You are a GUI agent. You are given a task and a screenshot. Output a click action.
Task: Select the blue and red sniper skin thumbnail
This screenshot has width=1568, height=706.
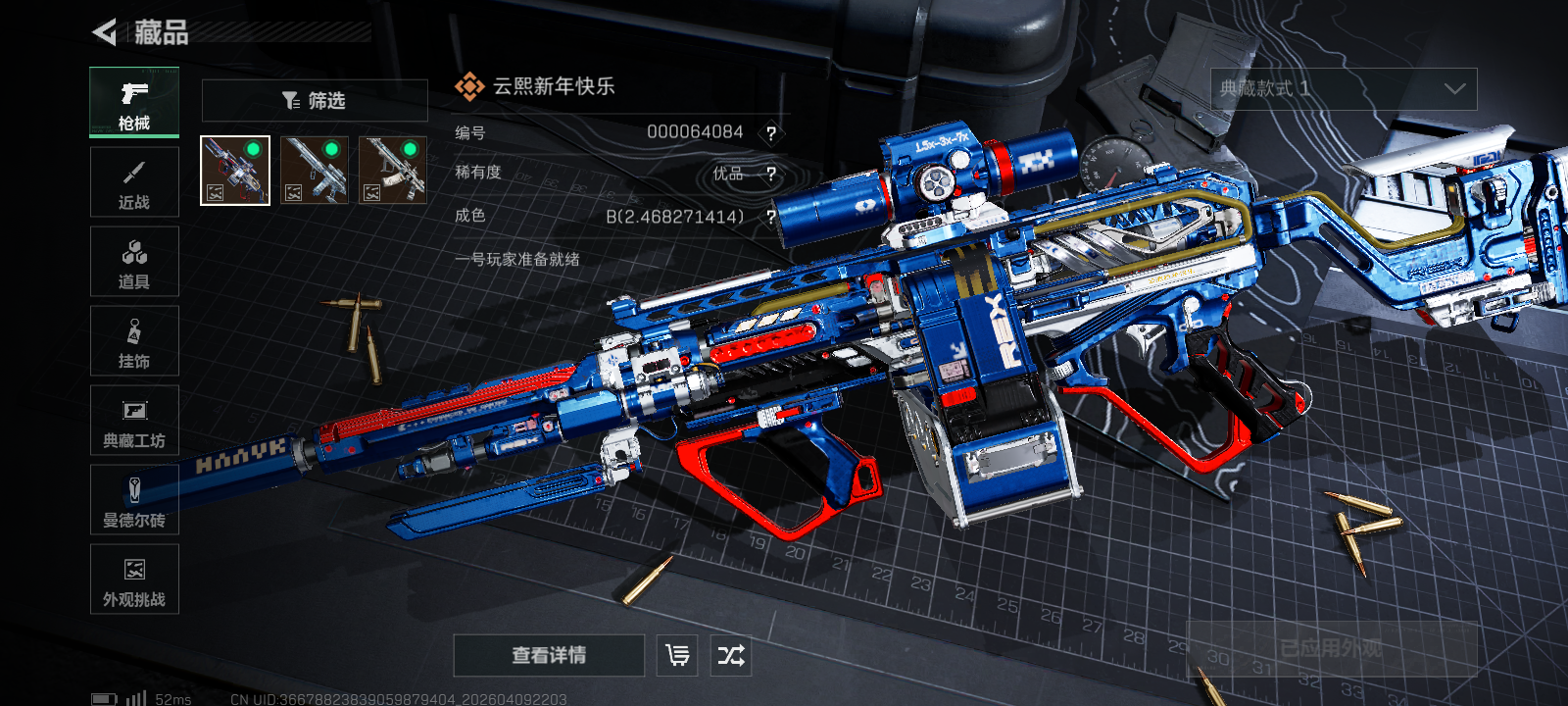[x=235, y=171]
